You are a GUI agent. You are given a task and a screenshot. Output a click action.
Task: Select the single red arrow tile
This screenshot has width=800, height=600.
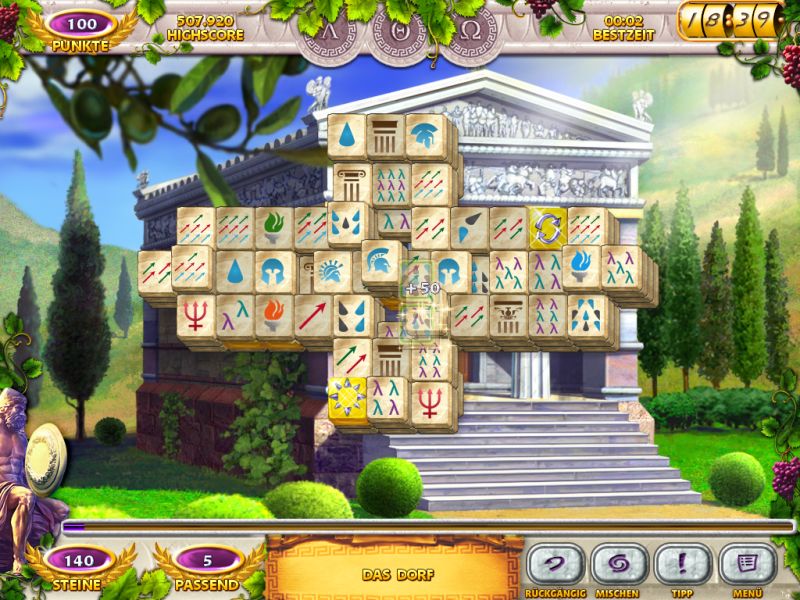[312, 313]
